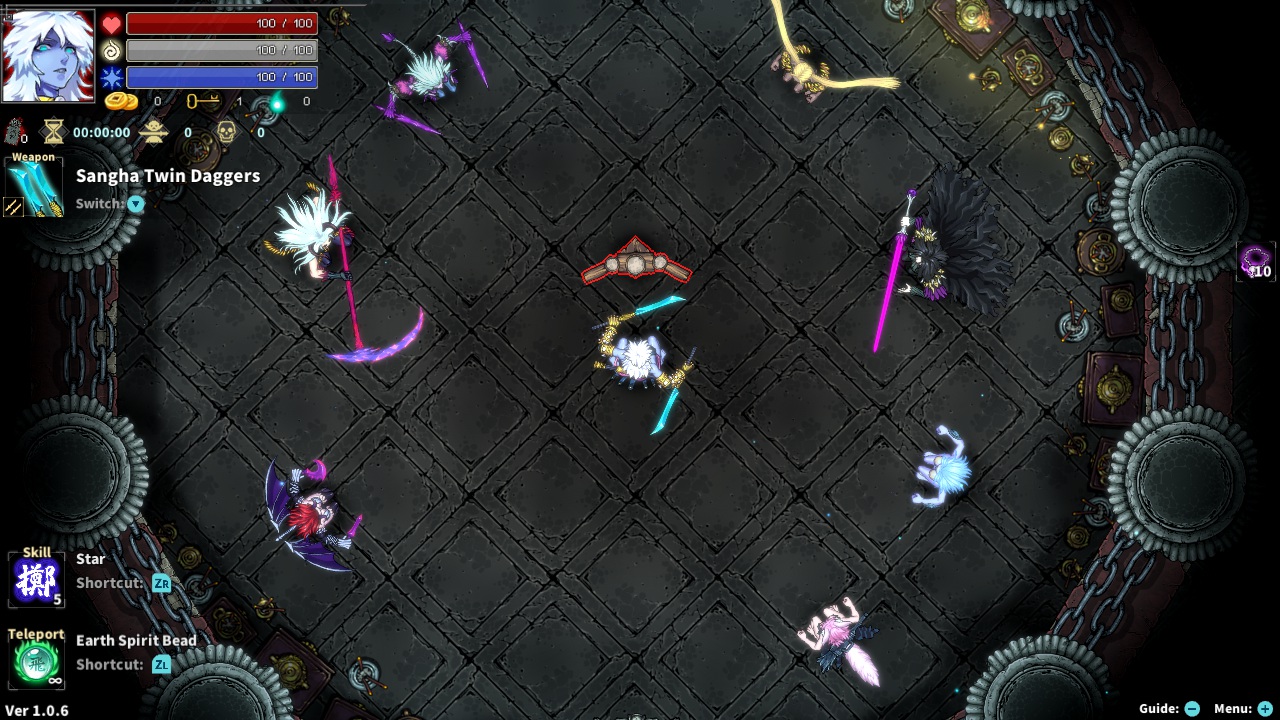Click the gold coin currency icon

122,101
